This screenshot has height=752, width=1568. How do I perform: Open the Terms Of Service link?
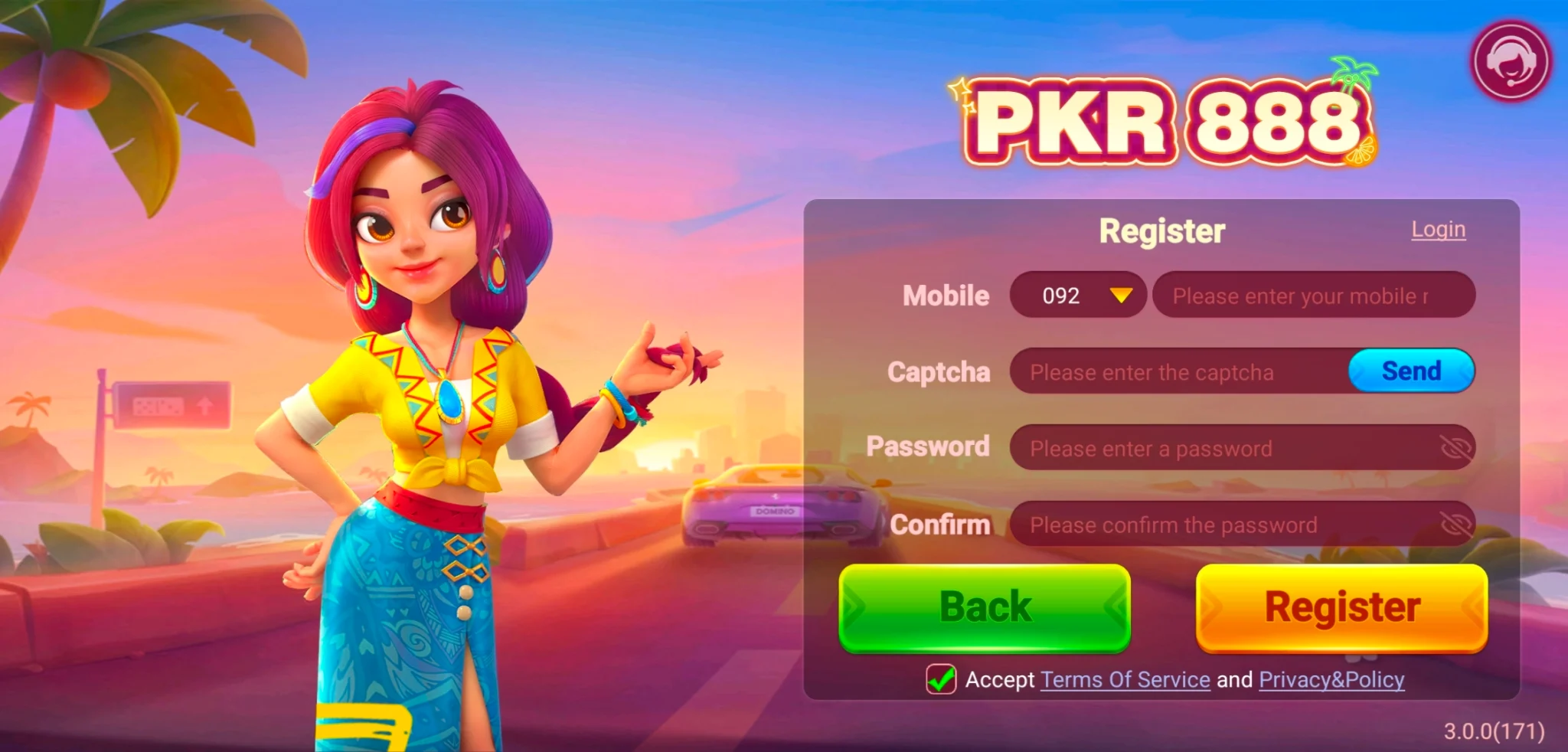(x=1125, y=680)
